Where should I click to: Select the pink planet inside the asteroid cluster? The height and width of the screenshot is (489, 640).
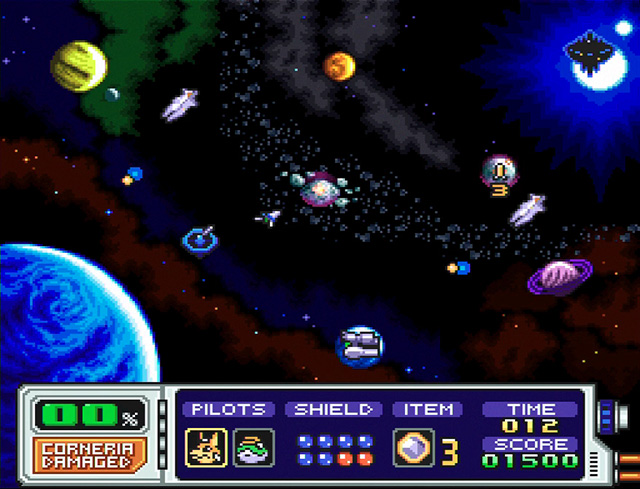[320, 186]
